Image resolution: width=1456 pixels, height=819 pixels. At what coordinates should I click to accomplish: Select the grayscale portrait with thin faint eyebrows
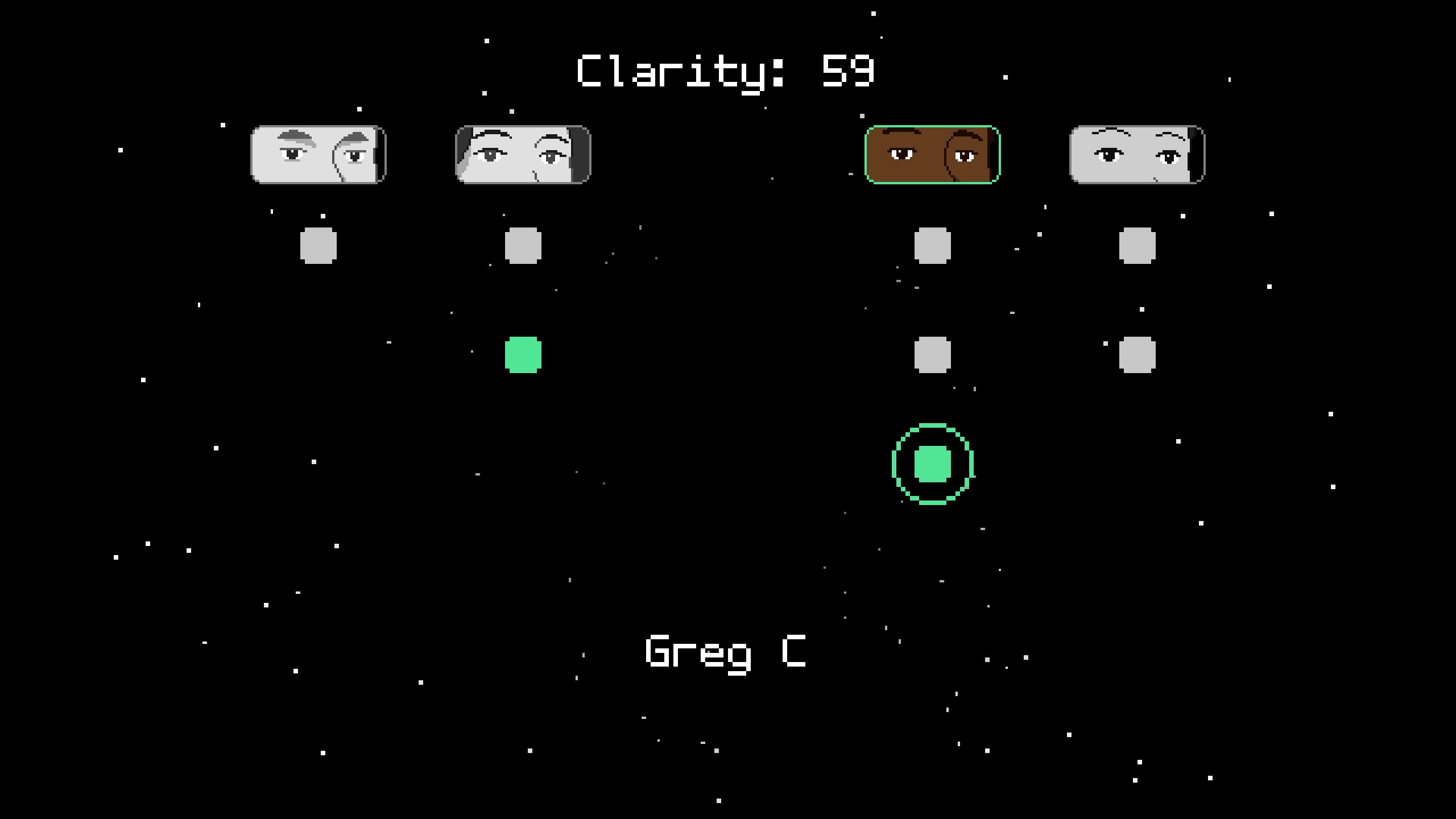[1137, 155]
